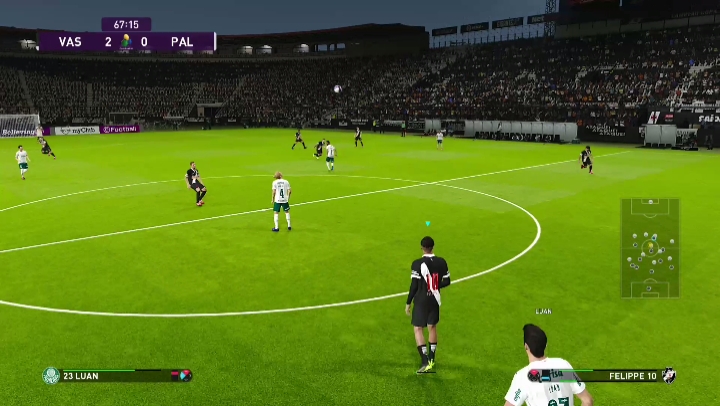
Task: Click the pitch radar minimap
Action: pyautogui.click(x=650, y=247)
